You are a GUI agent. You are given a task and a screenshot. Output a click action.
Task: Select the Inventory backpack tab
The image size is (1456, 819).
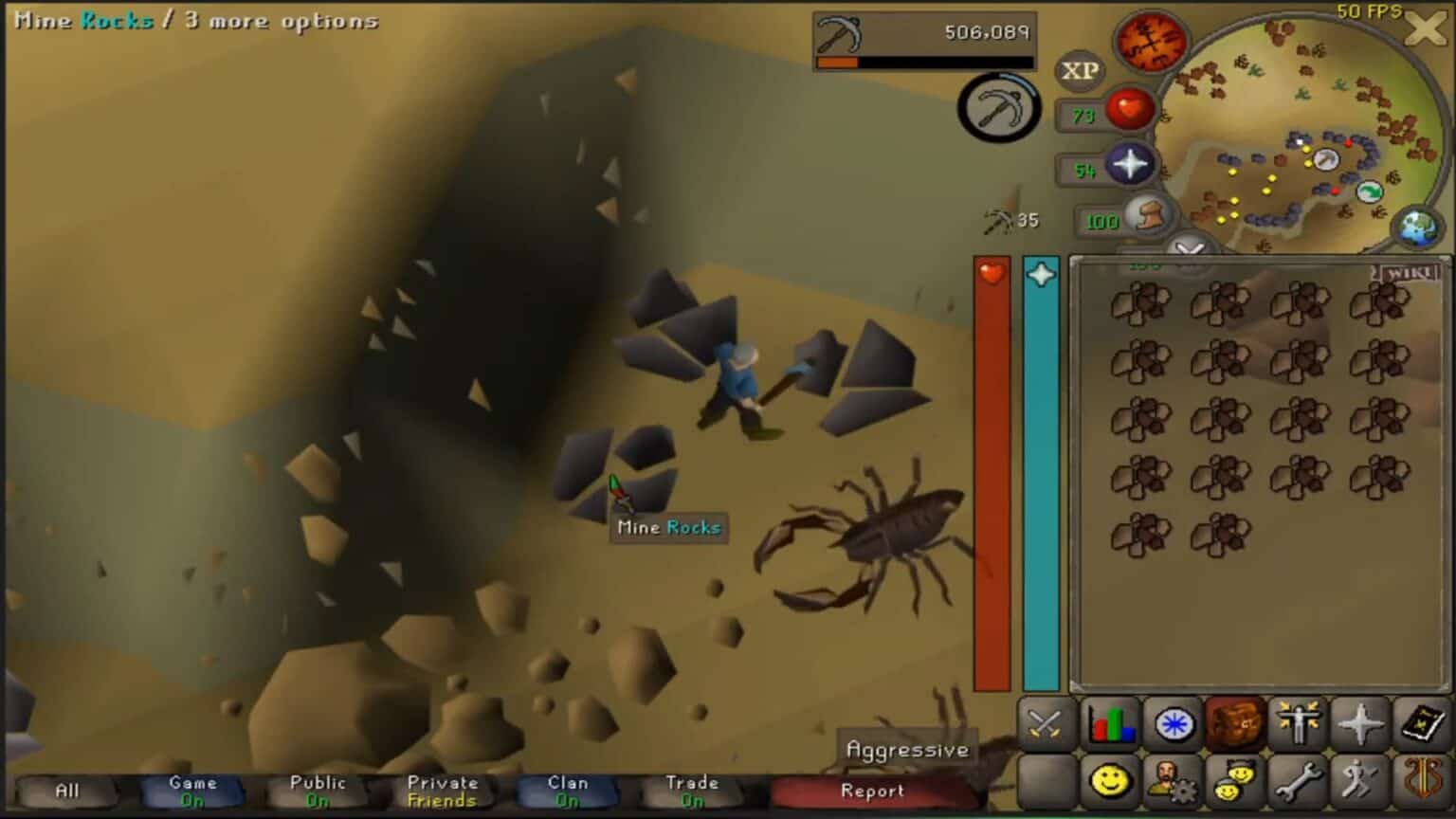[x=1237, y=725]
